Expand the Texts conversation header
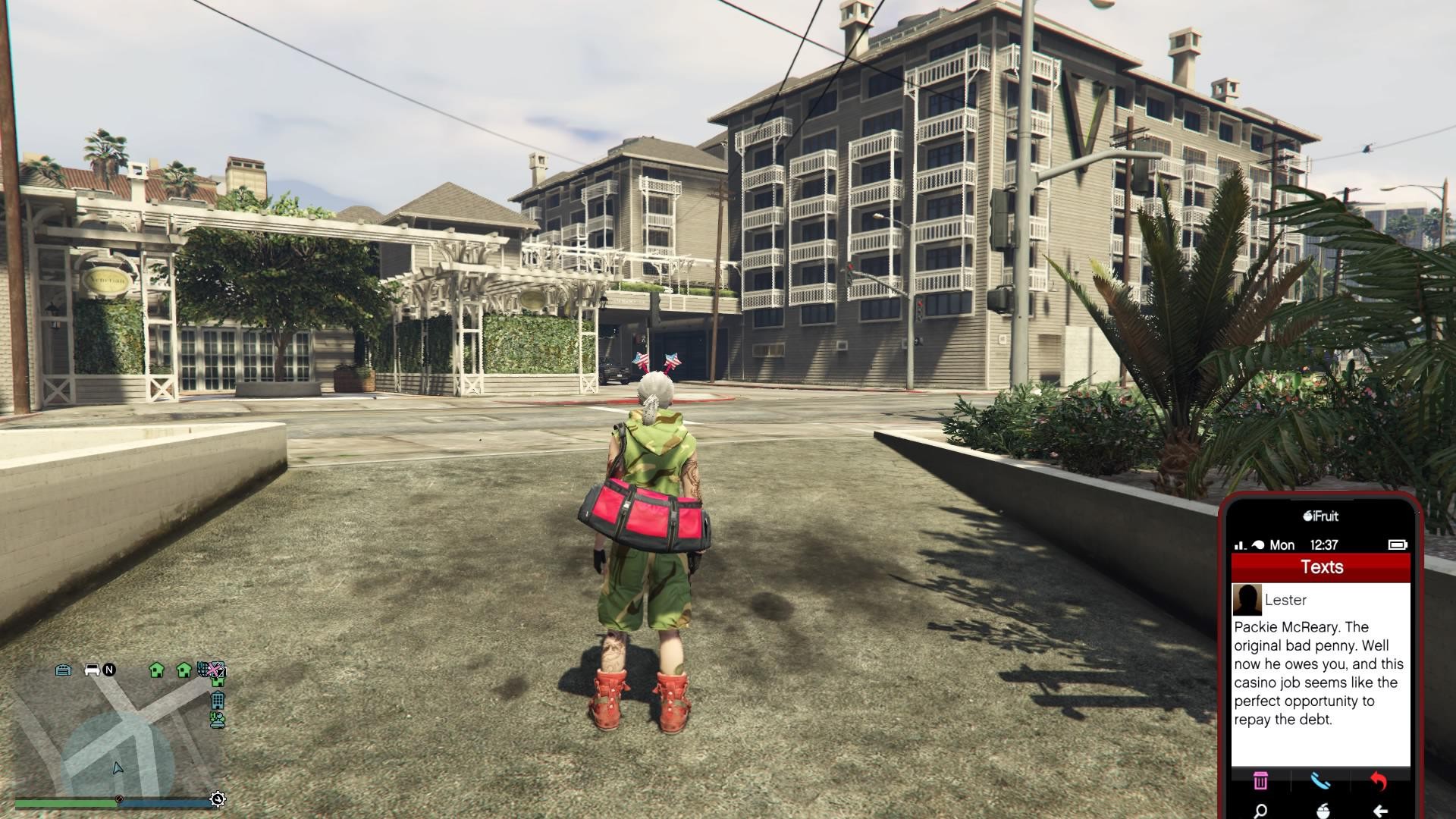Image resolution: width=1456 pixels, height=819 pixels. pyautogui.click(x=1323, y=566)
